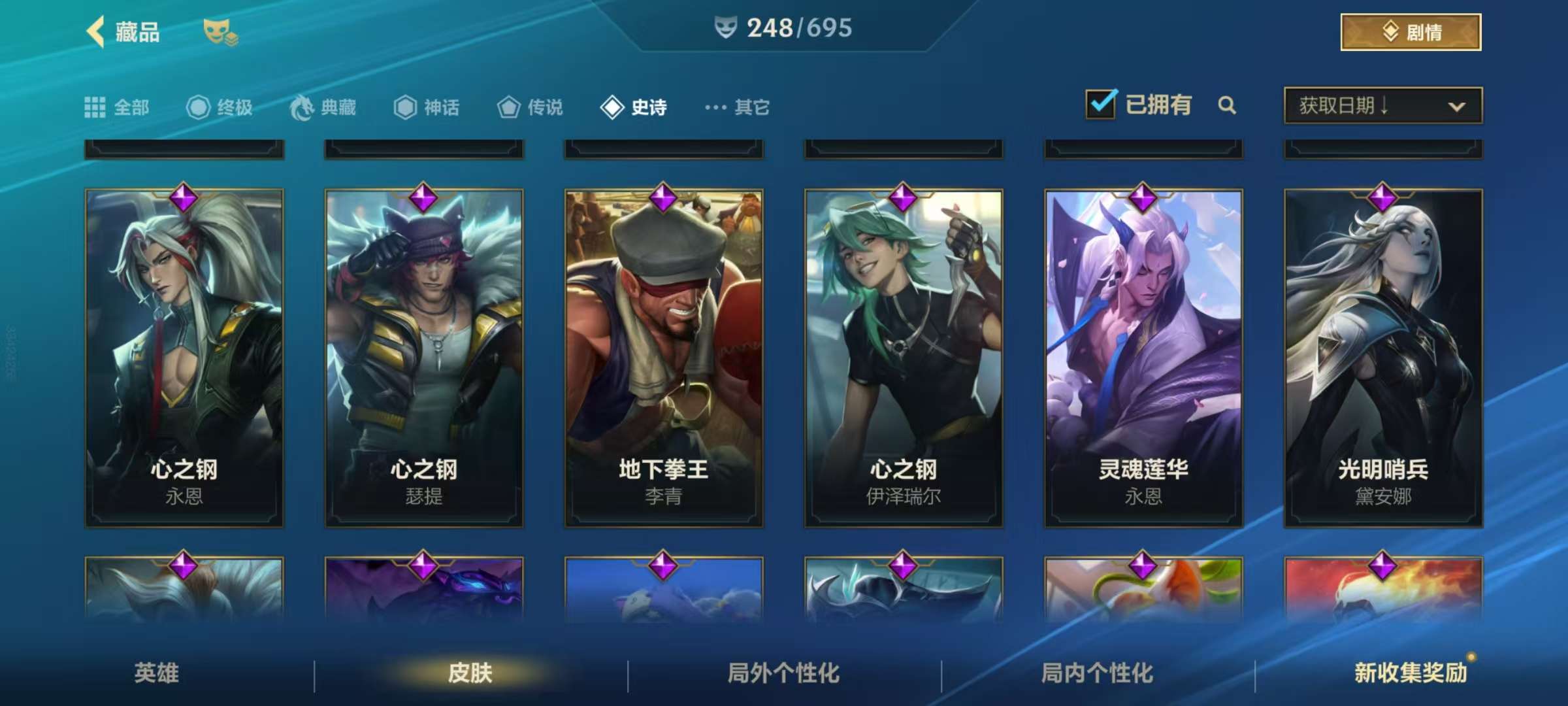1568x706 pixels.
Task: Filter skins by 典藏 rarity
Action: [x=324, y=107]
